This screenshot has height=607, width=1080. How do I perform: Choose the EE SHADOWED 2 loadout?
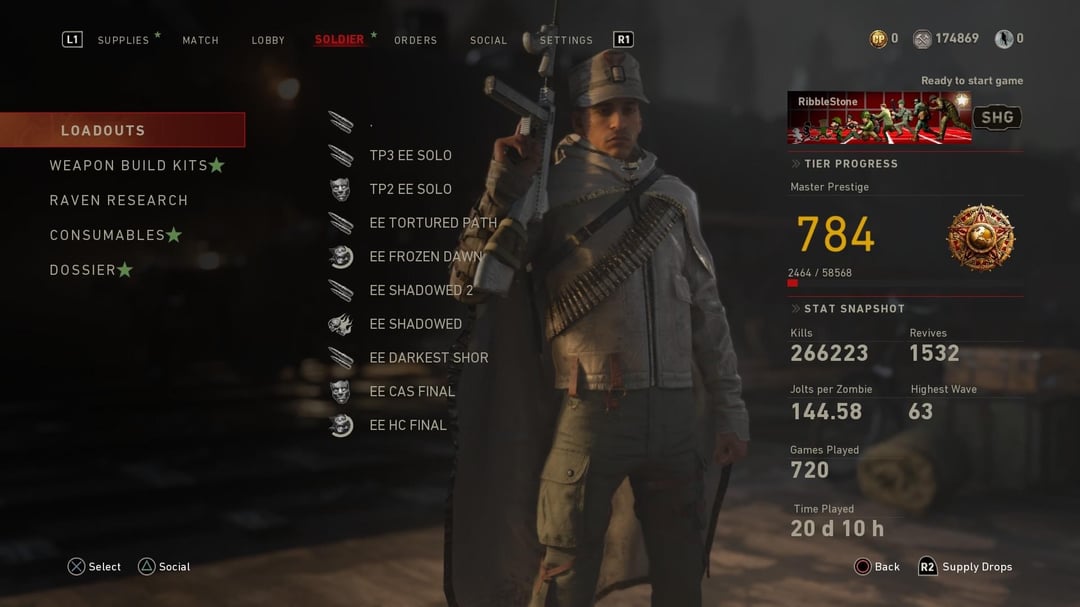[421, 290]
